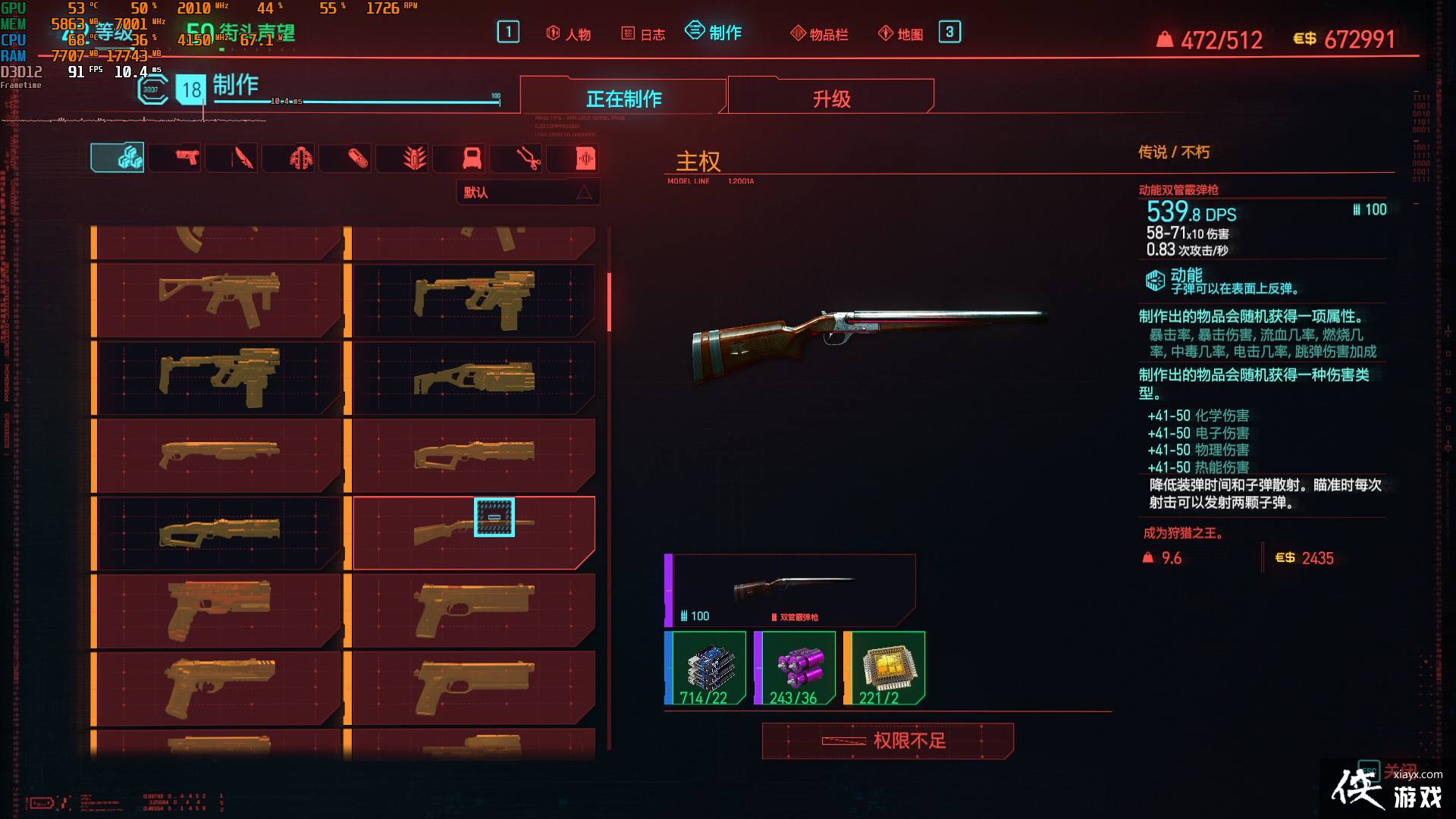Select the consumables pill filter icon

coord(345,158)
